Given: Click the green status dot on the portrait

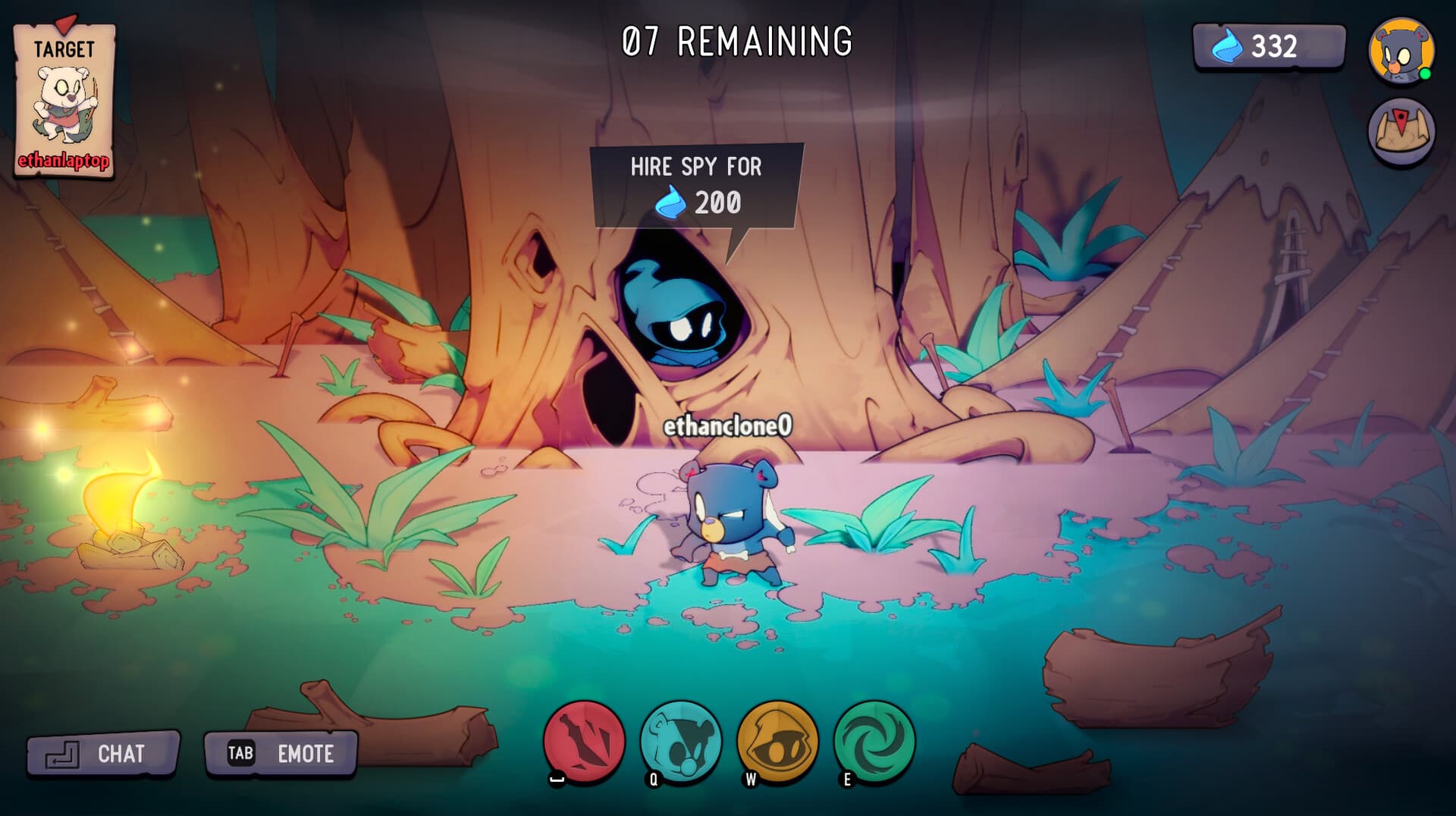Looking at the screenshot, I should (x=1425, y=72).
